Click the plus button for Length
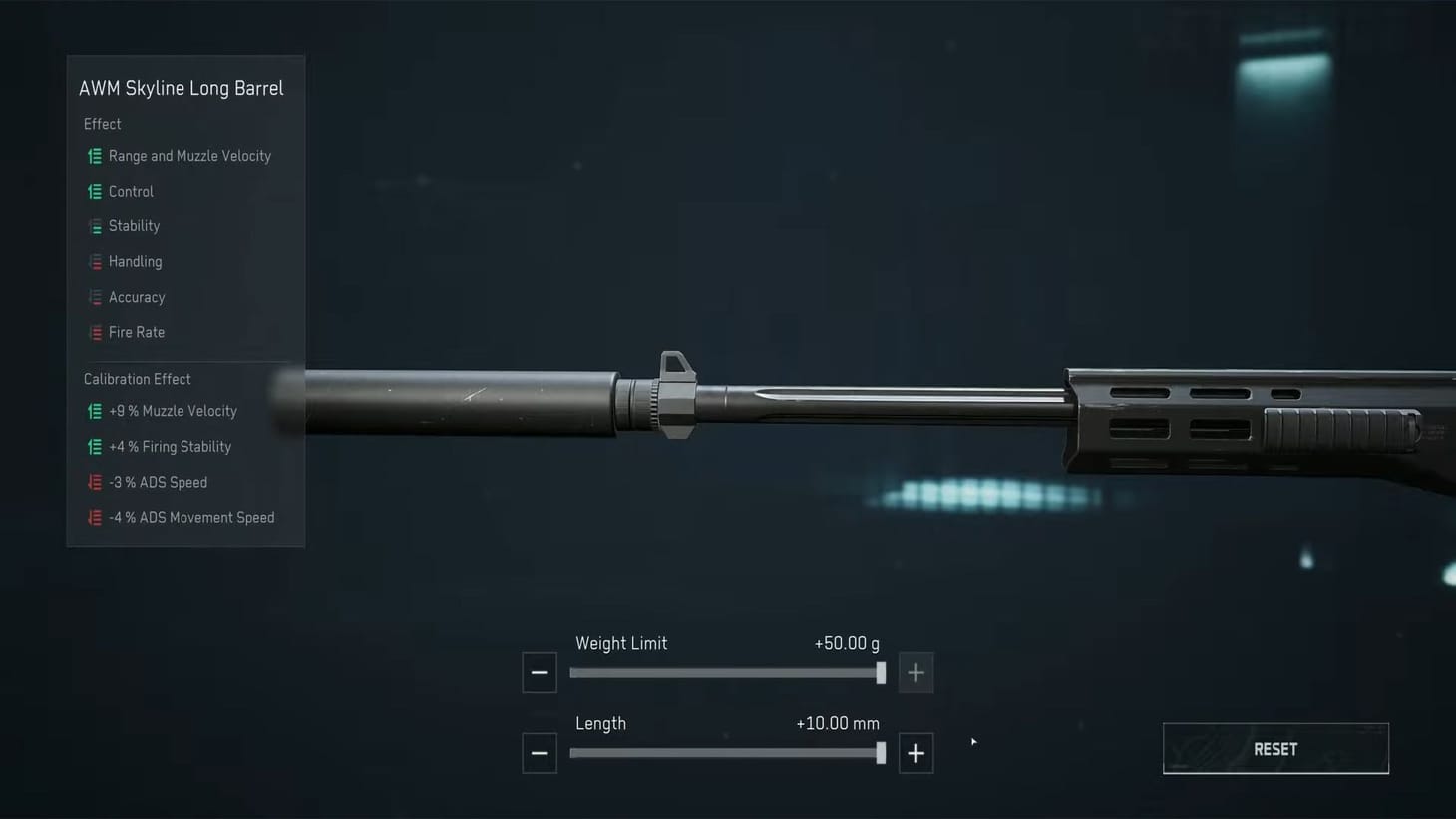The height and width of the screenshot is (819, 1456). [915, 753]
